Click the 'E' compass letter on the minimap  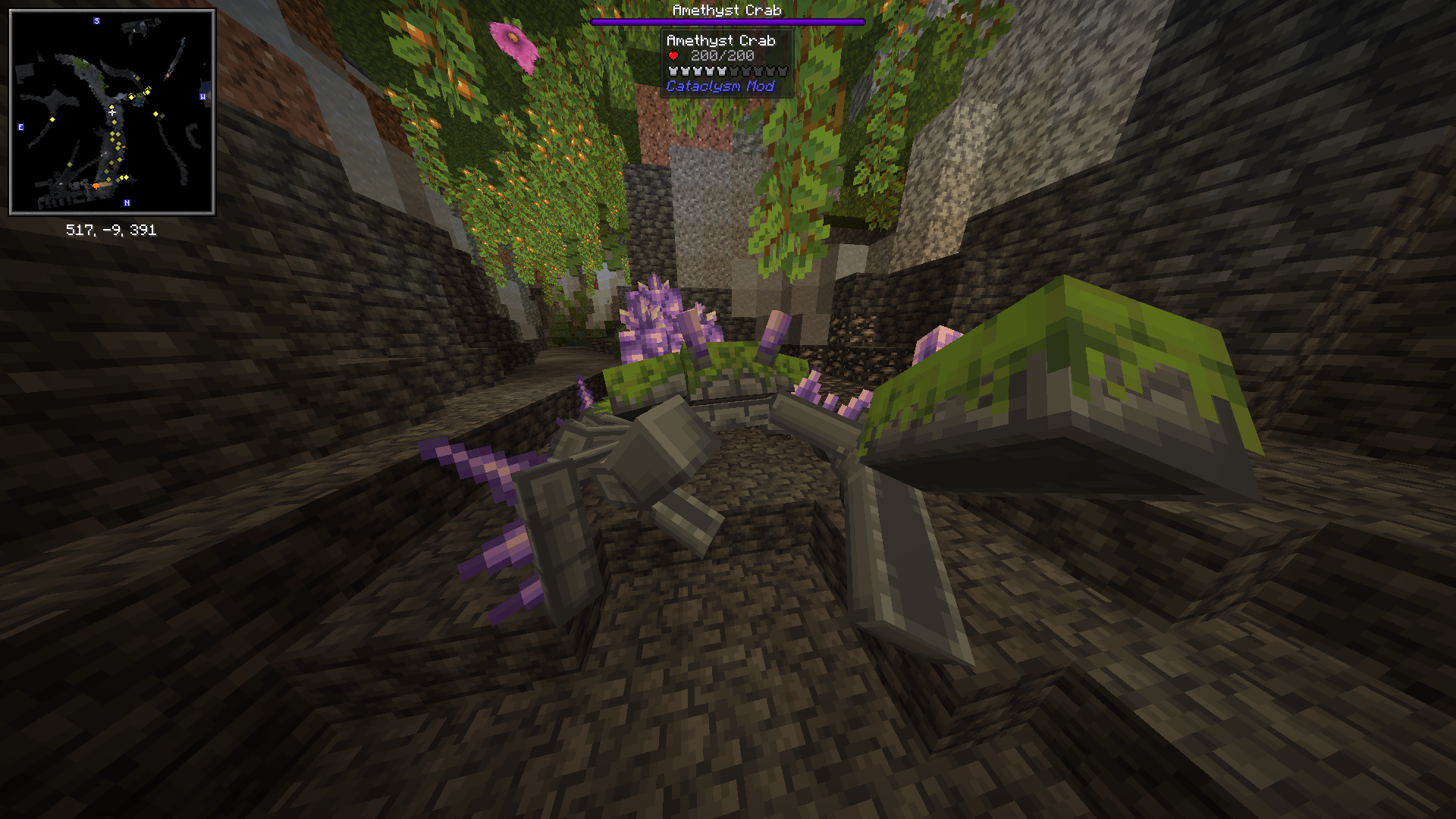pyautogui.click(x=20, y=127)
